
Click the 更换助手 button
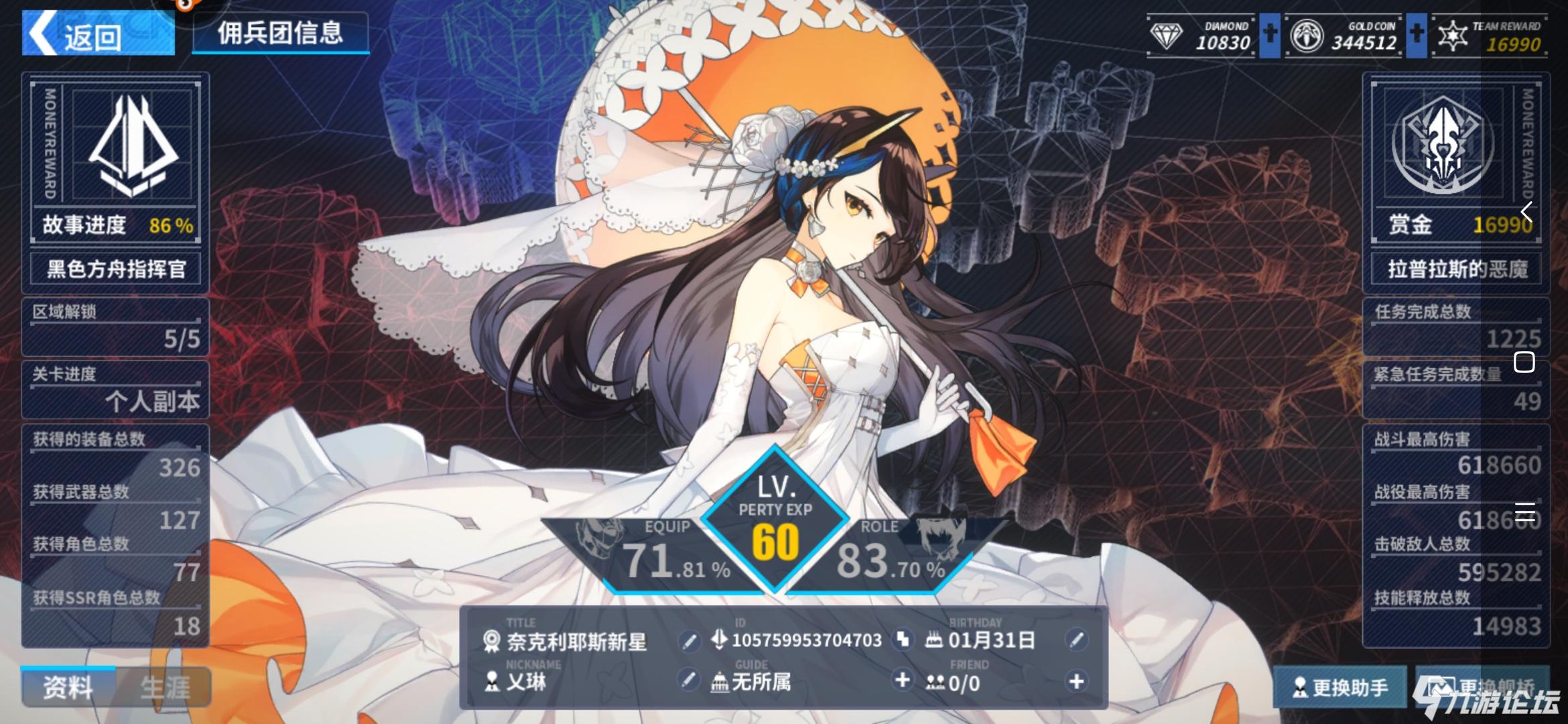coord(1340,688)
